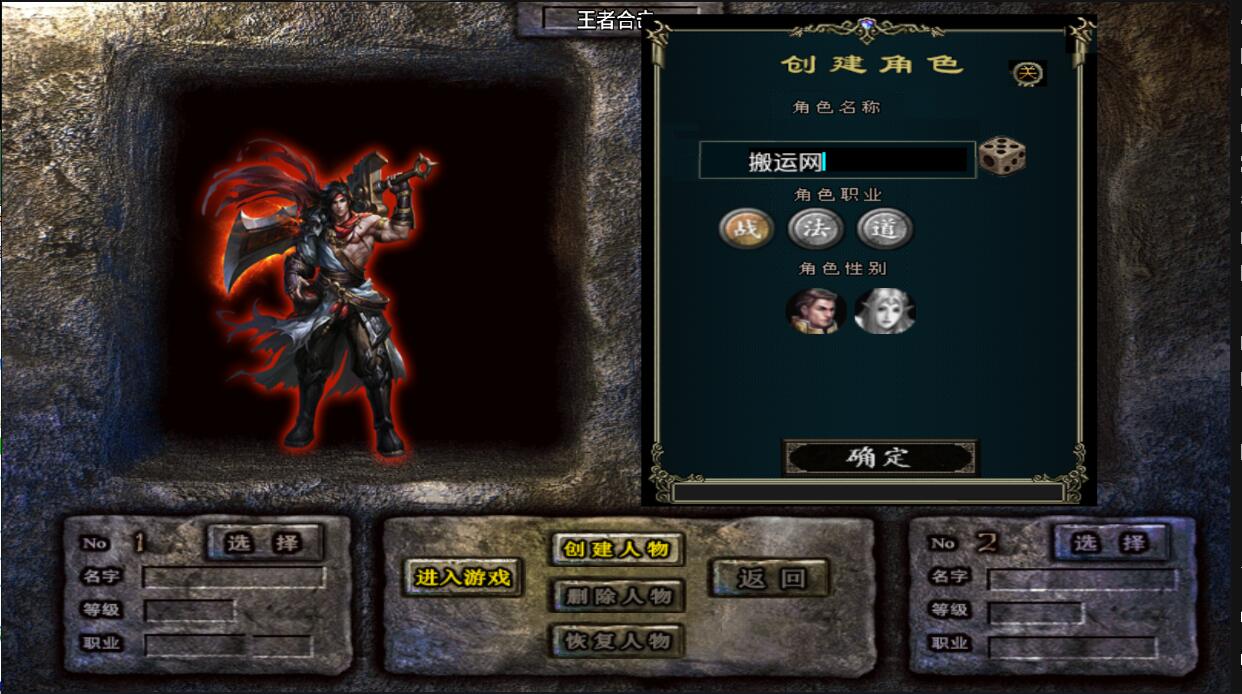Select character slot No 1 with 选择
The width and height of the screenshot is (1242, 694).
click(264, 543)
